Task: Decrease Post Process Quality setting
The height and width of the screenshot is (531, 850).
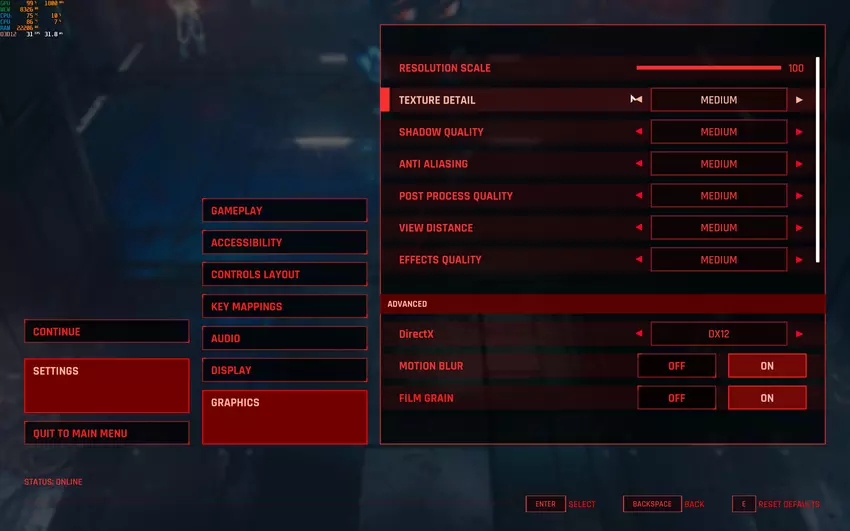Action: click(x=639, y=196)
